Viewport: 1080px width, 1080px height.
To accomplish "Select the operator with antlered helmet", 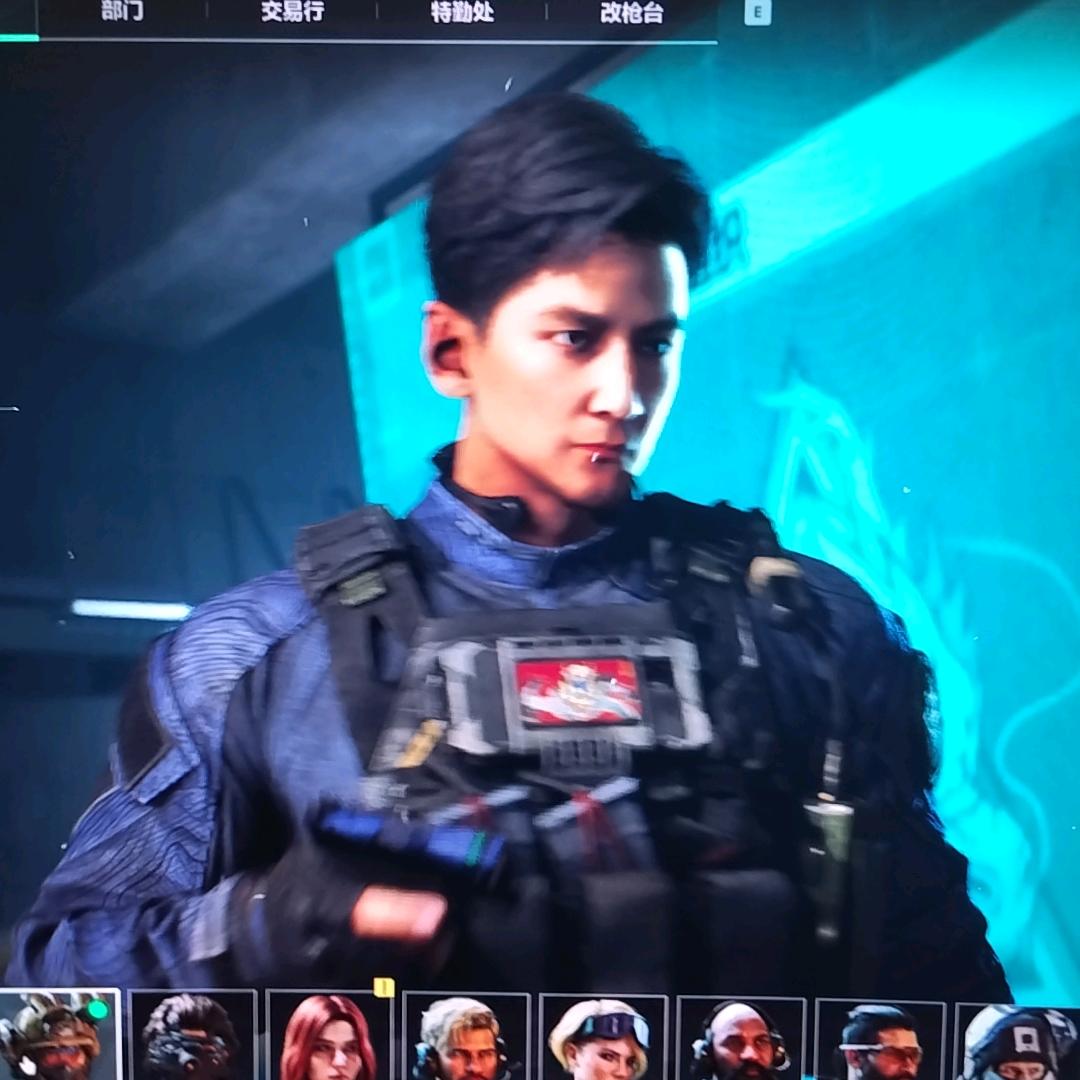I will tap(59, 1036).
